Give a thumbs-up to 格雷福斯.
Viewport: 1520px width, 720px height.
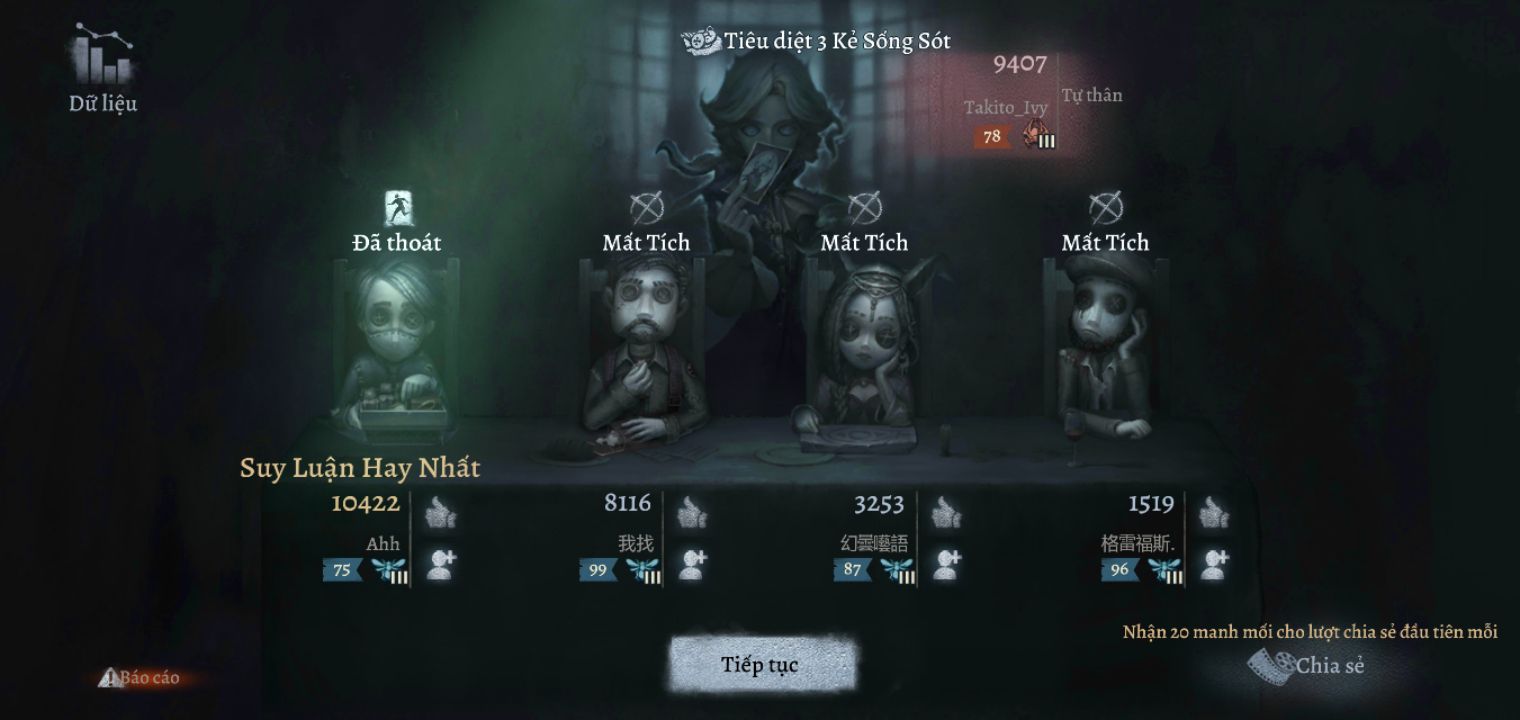tap(1214, 513)
